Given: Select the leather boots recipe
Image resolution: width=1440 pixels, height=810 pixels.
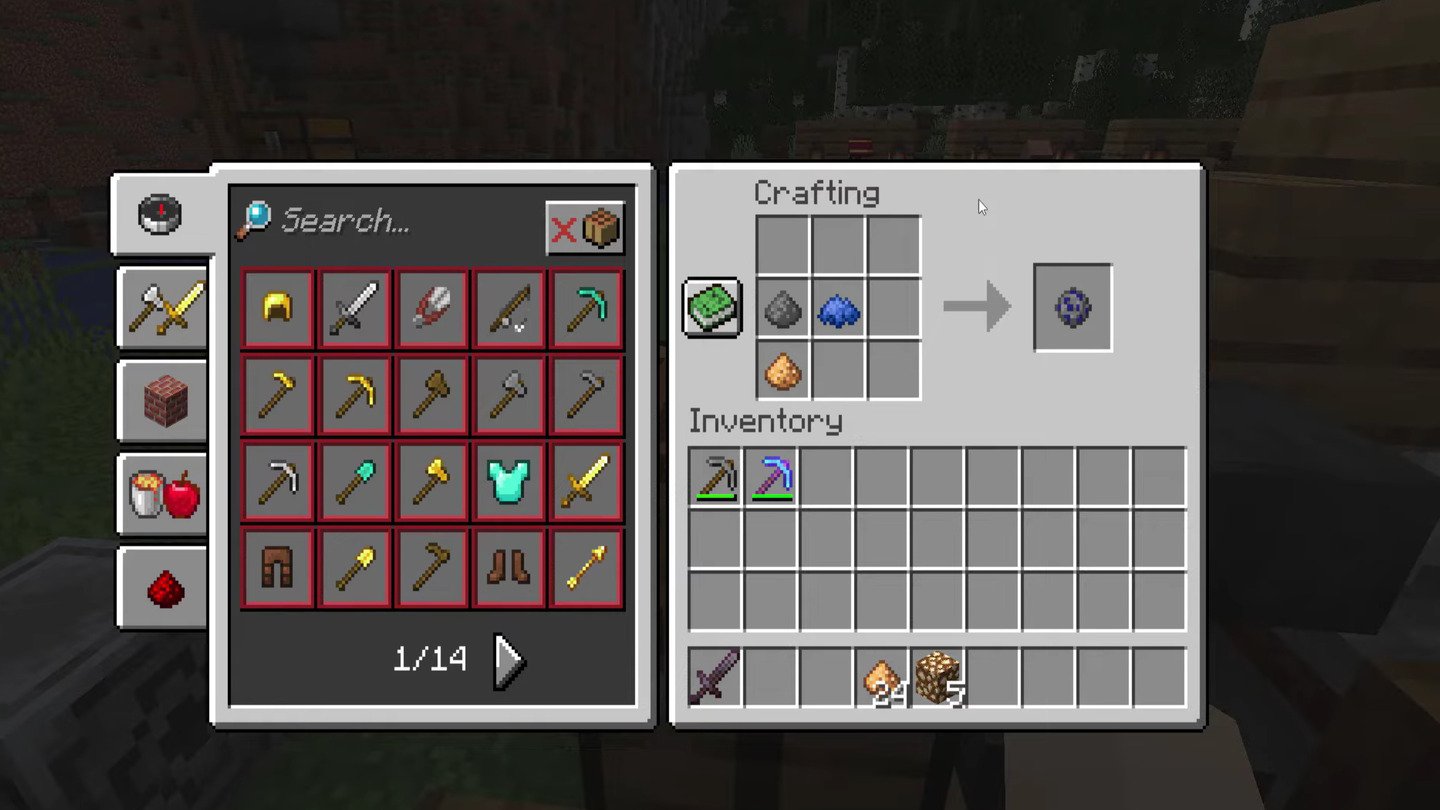Looking at the screenshot, I should 510,568.
